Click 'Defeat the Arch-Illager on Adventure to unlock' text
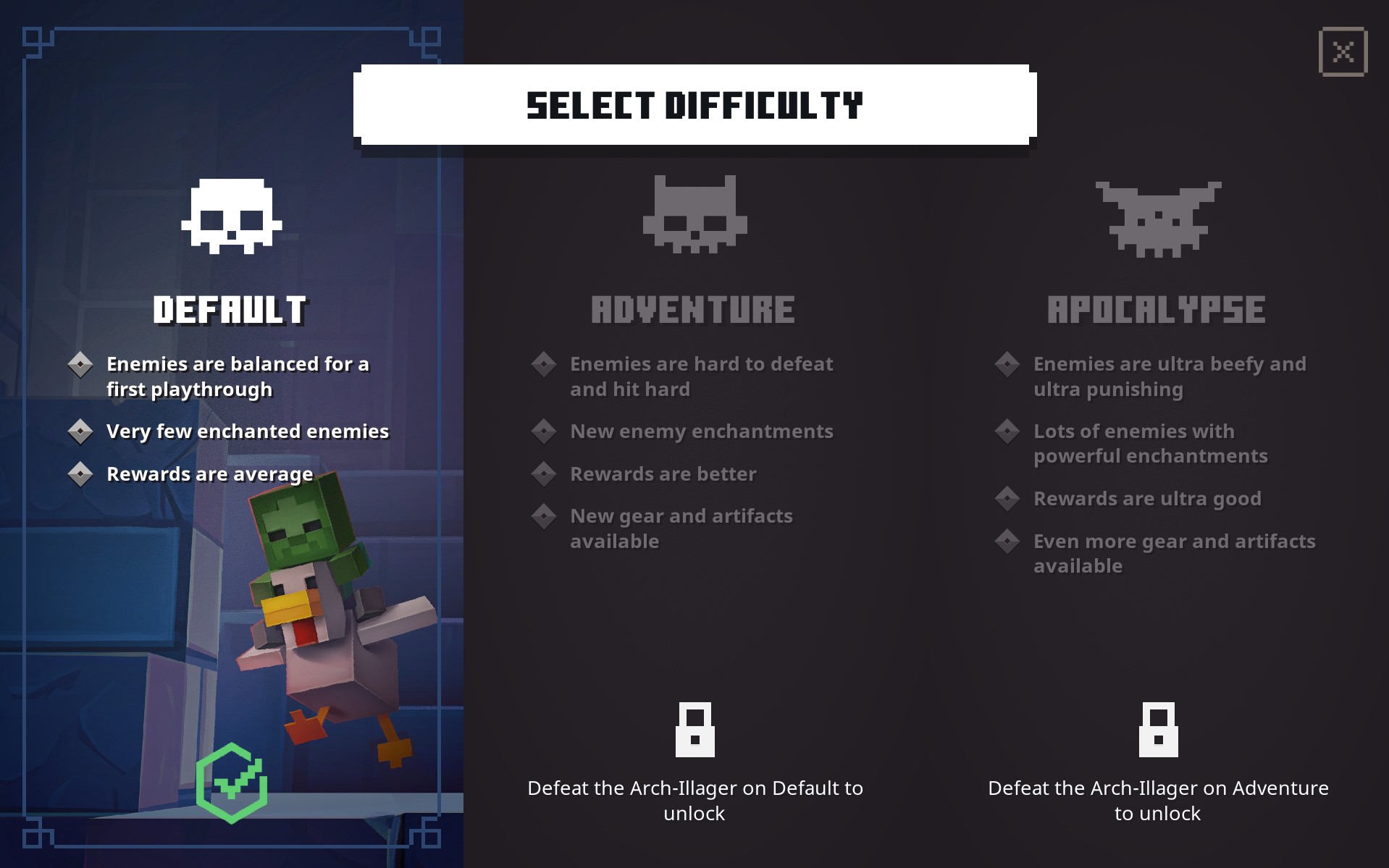Image resolution: width=1389 pixels, height=868 pixels. pyautogui.click(x=1159, y=800)
